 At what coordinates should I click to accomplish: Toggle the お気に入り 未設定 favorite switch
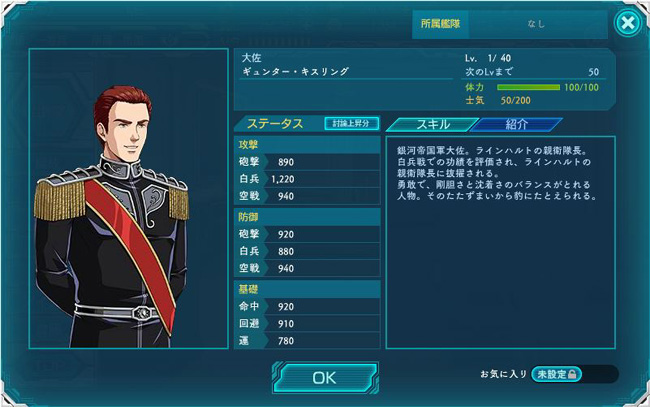click(x=573, y=374)
